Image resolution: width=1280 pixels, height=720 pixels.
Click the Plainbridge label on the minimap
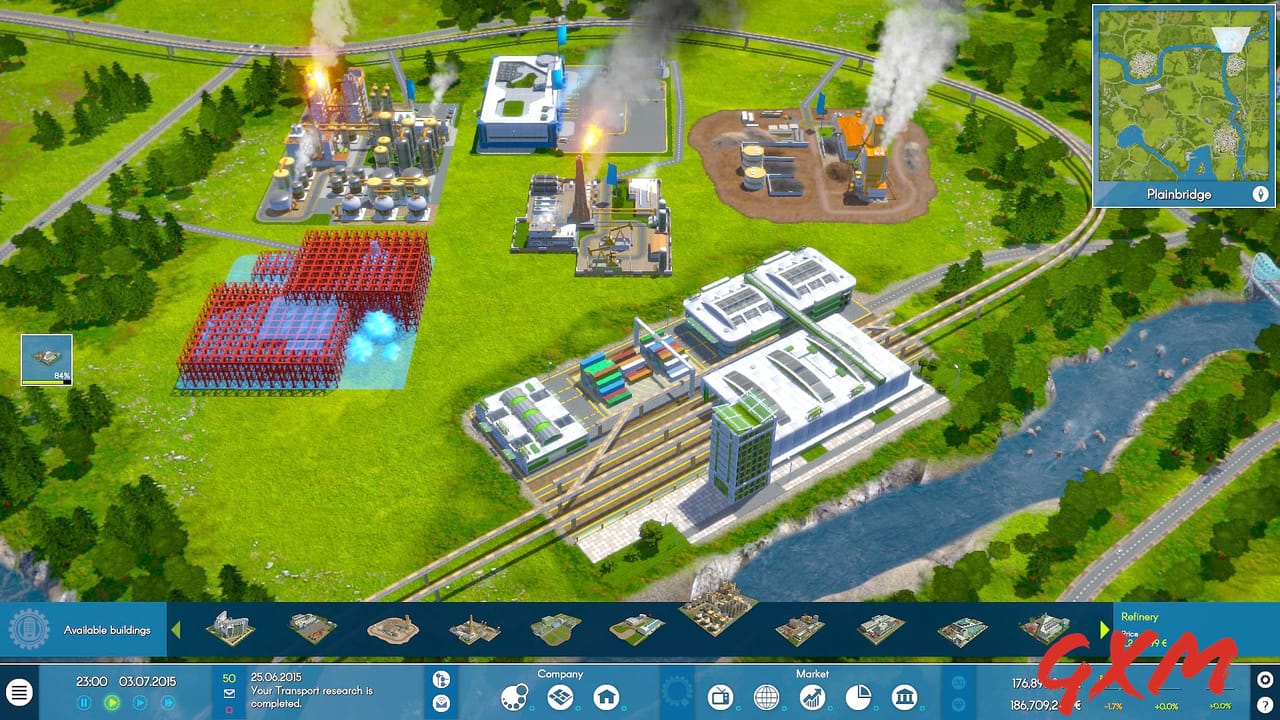[1181, 194]
